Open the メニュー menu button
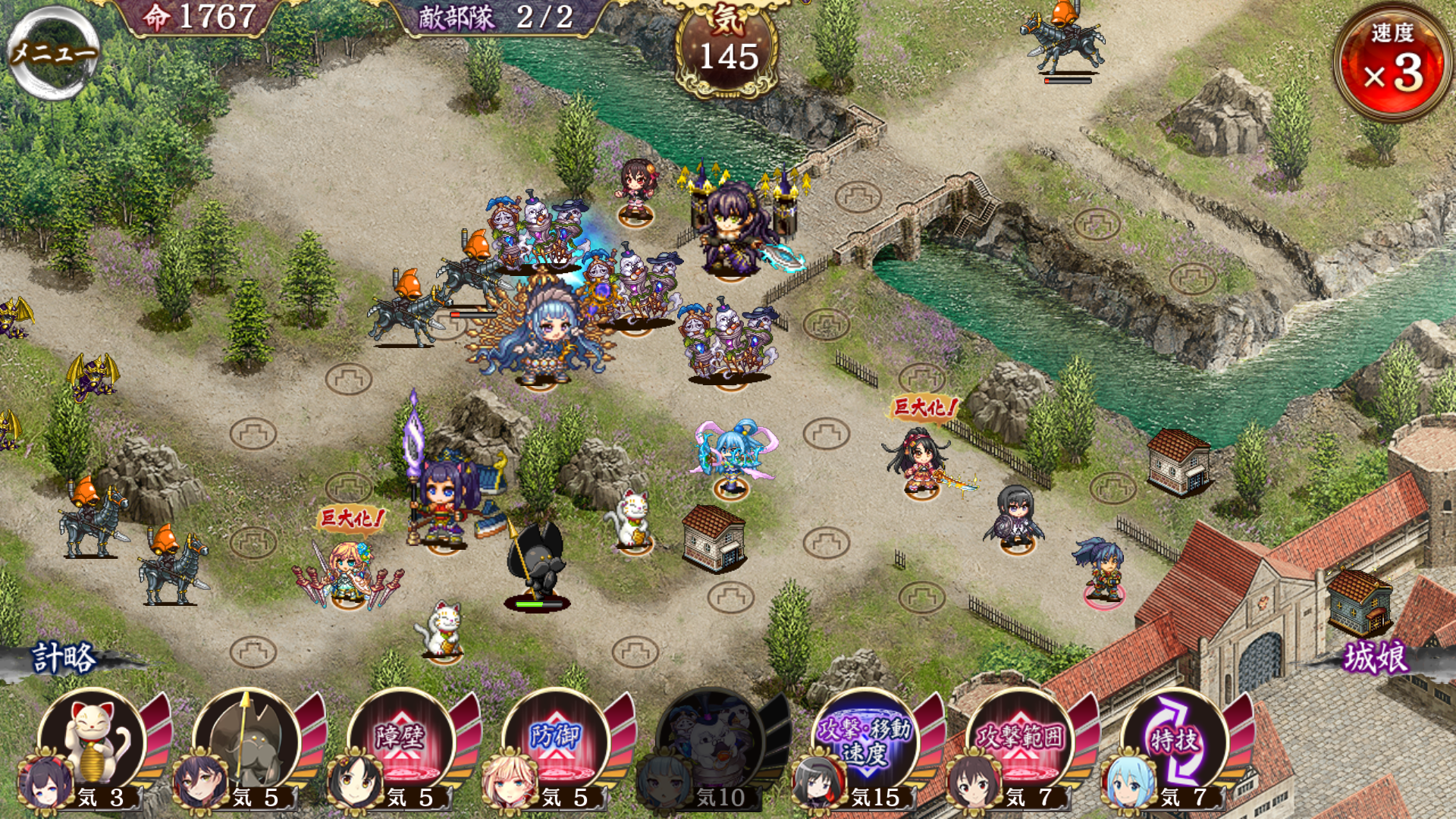 (x=53, y=53)
